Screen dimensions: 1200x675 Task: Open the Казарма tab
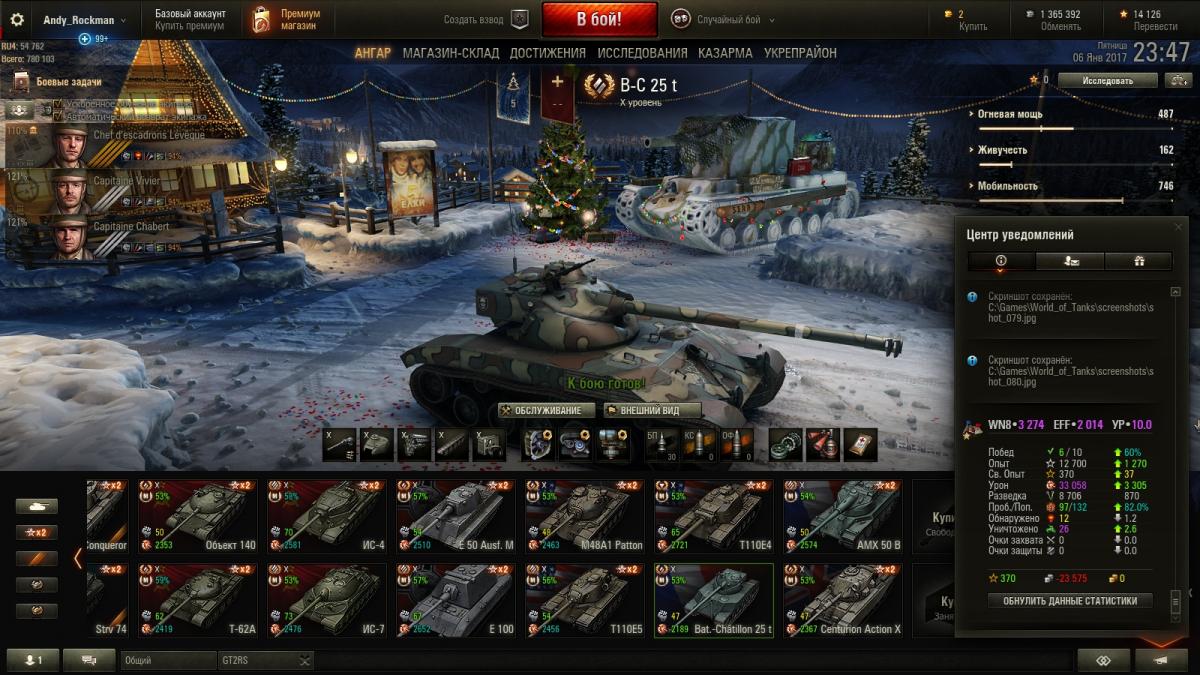[725, 53]
